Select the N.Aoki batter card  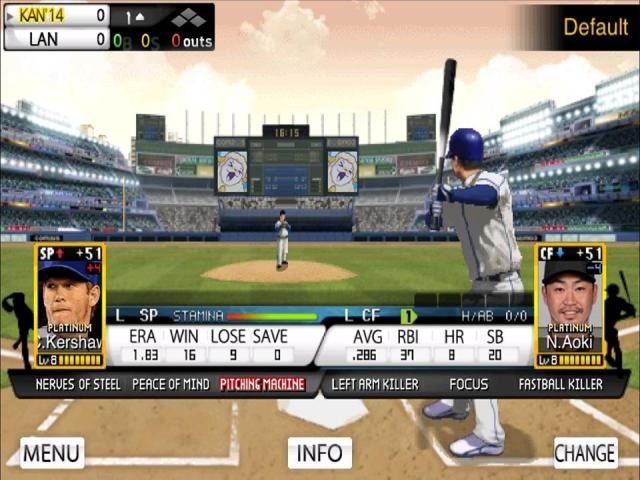tap(569, 305)
